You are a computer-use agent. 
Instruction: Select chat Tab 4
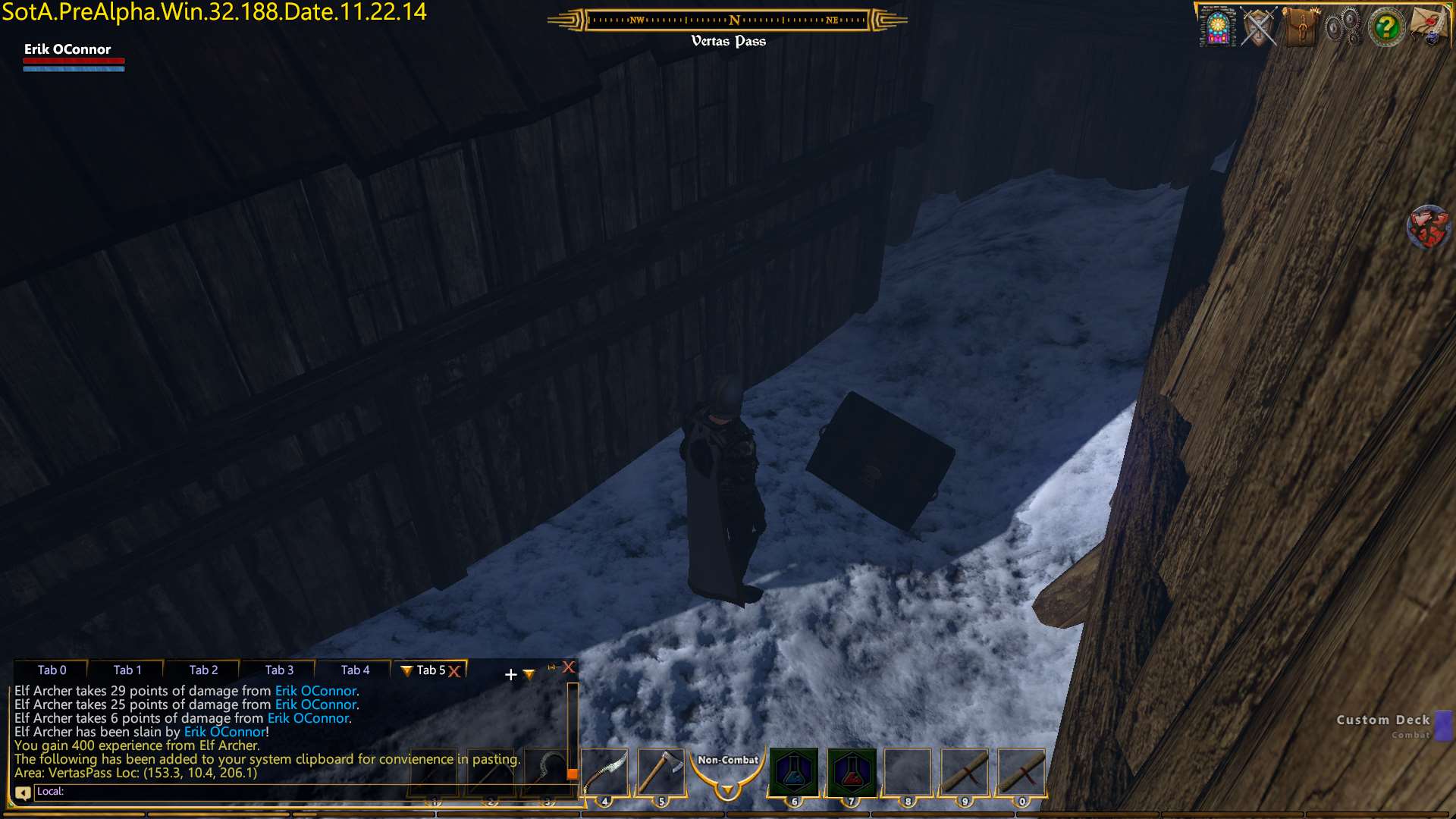coord(355,670)
